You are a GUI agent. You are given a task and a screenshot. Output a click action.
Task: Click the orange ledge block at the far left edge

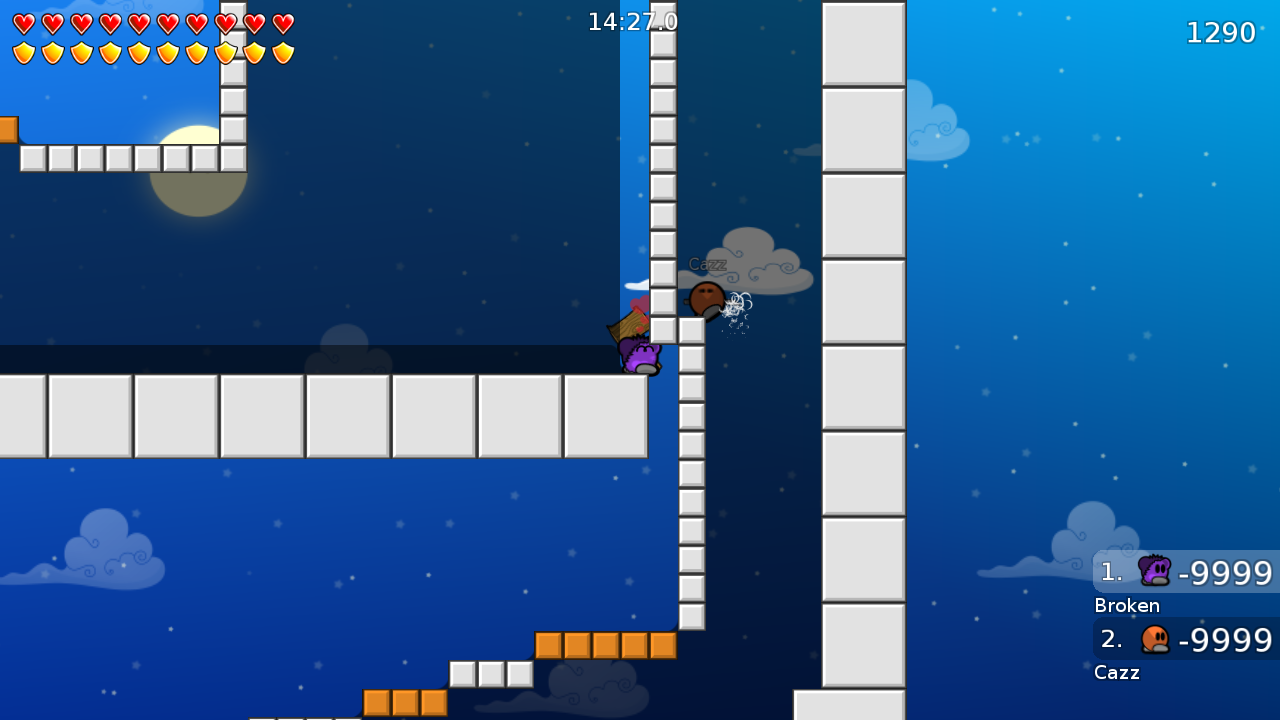coord(8,128)
